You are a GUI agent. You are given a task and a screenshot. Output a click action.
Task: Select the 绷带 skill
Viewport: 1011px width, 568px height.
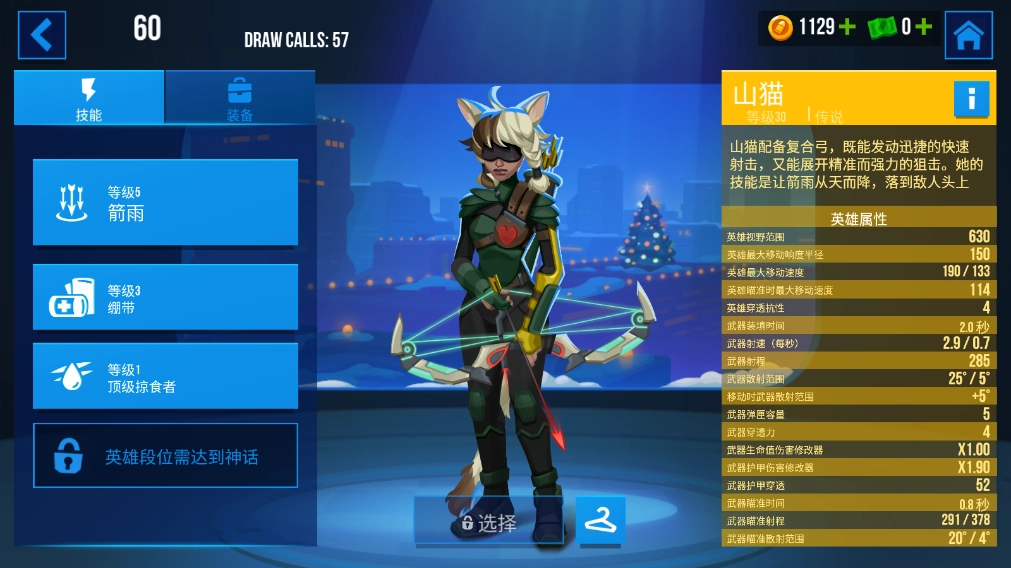165,297
